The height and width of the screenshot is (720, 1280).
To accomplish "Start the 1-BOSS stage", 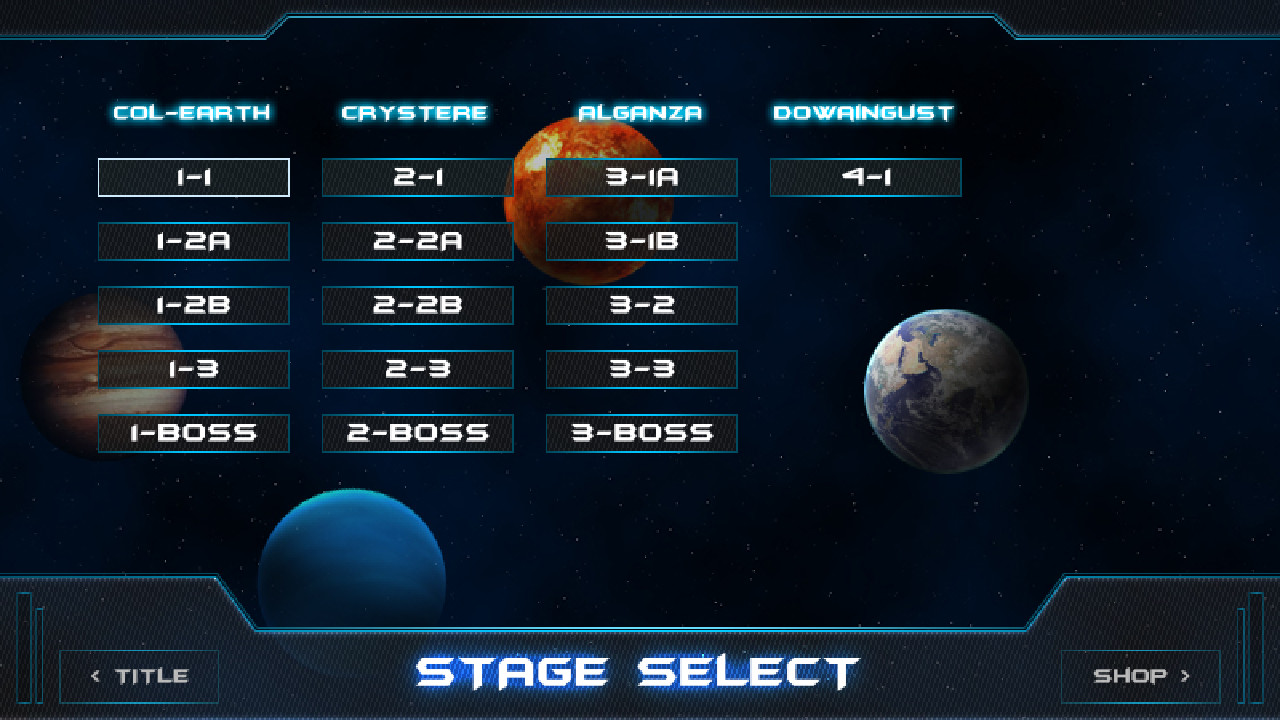I will [x=193, y=433].
